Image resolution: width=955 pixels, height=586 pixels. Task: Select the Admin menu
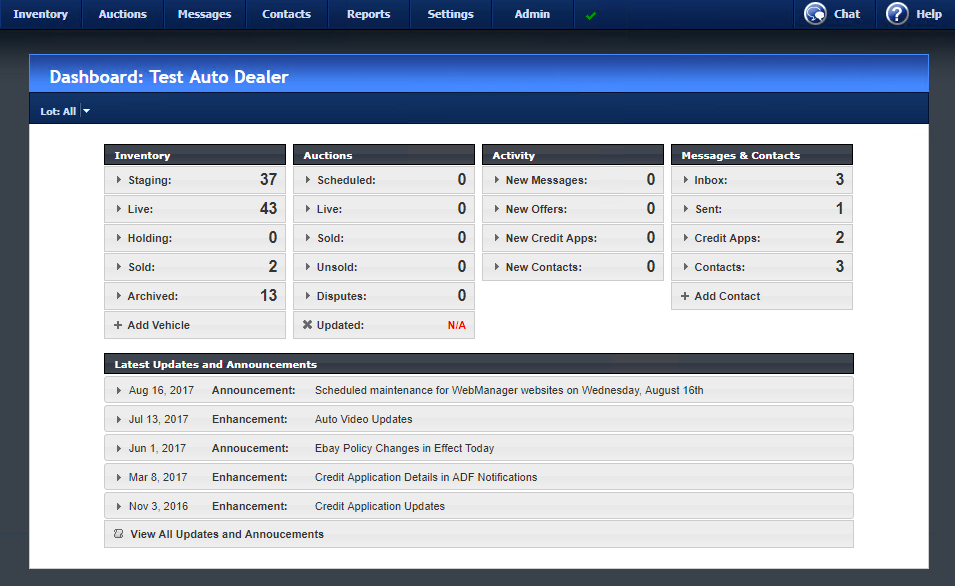pyautogui.click(x=532, y=14)
